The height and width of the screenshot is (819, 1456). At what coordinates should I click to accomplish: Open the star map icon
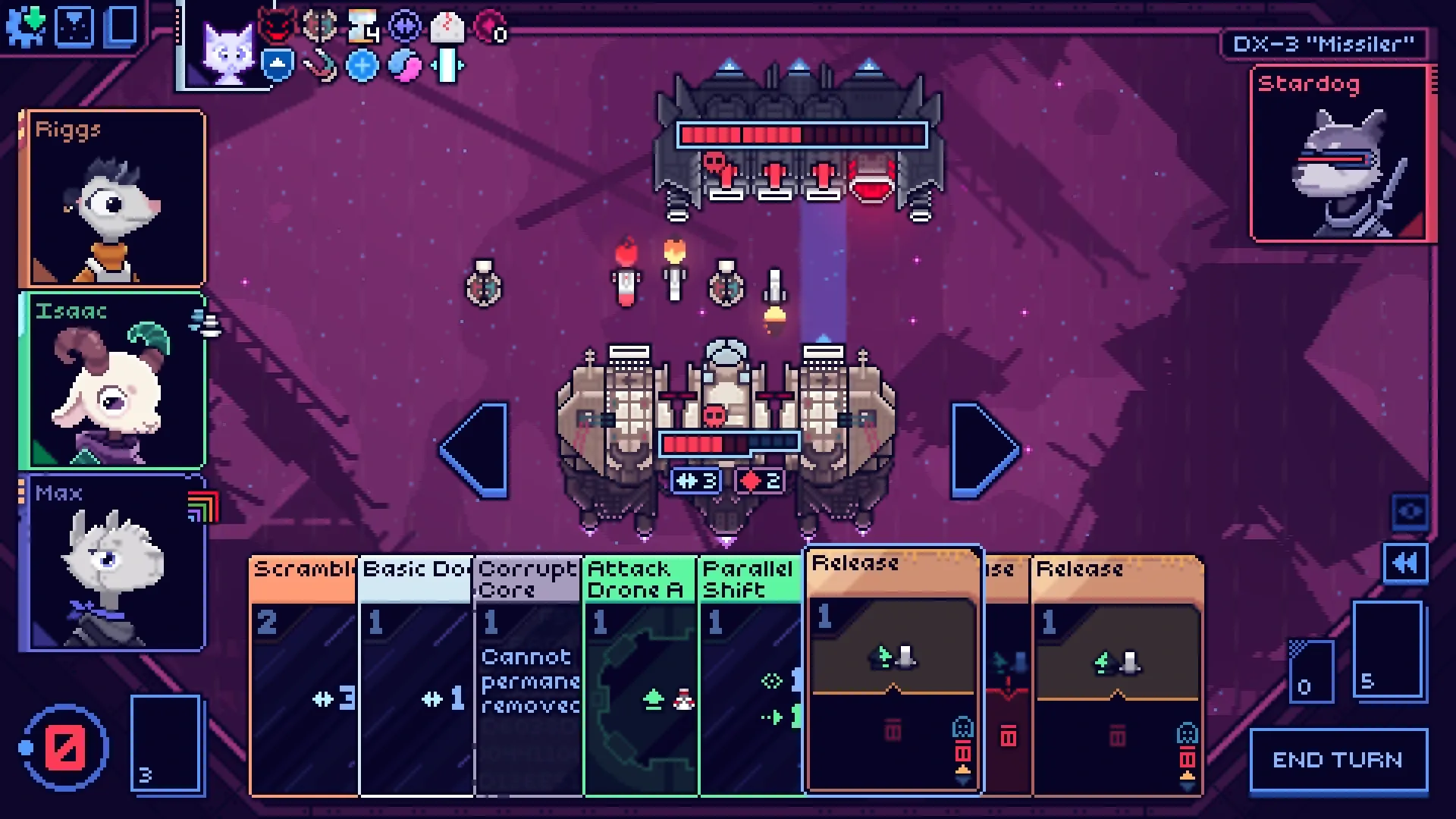[74, 27]
